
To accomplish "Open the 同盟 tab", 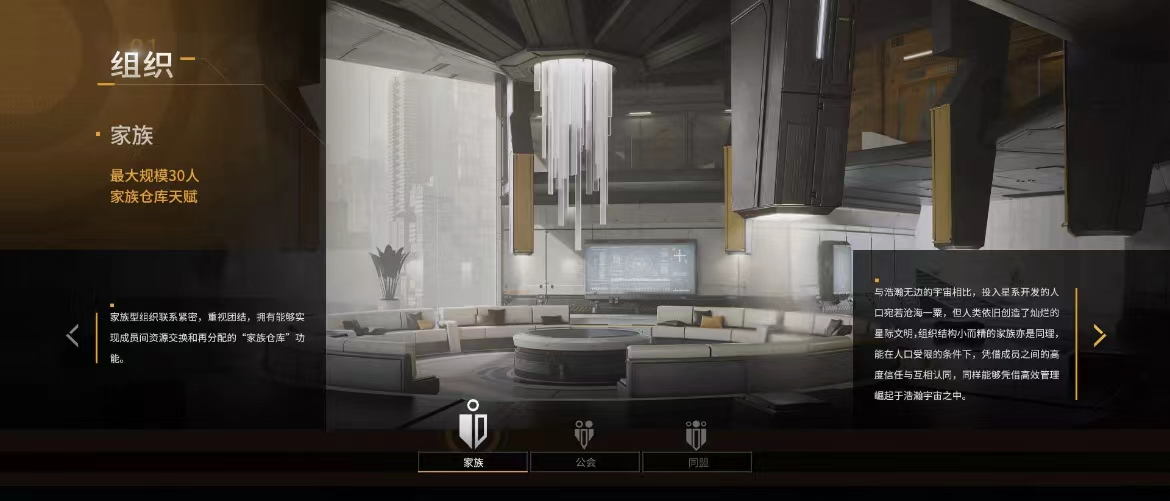I will click(x=697, y=462).
